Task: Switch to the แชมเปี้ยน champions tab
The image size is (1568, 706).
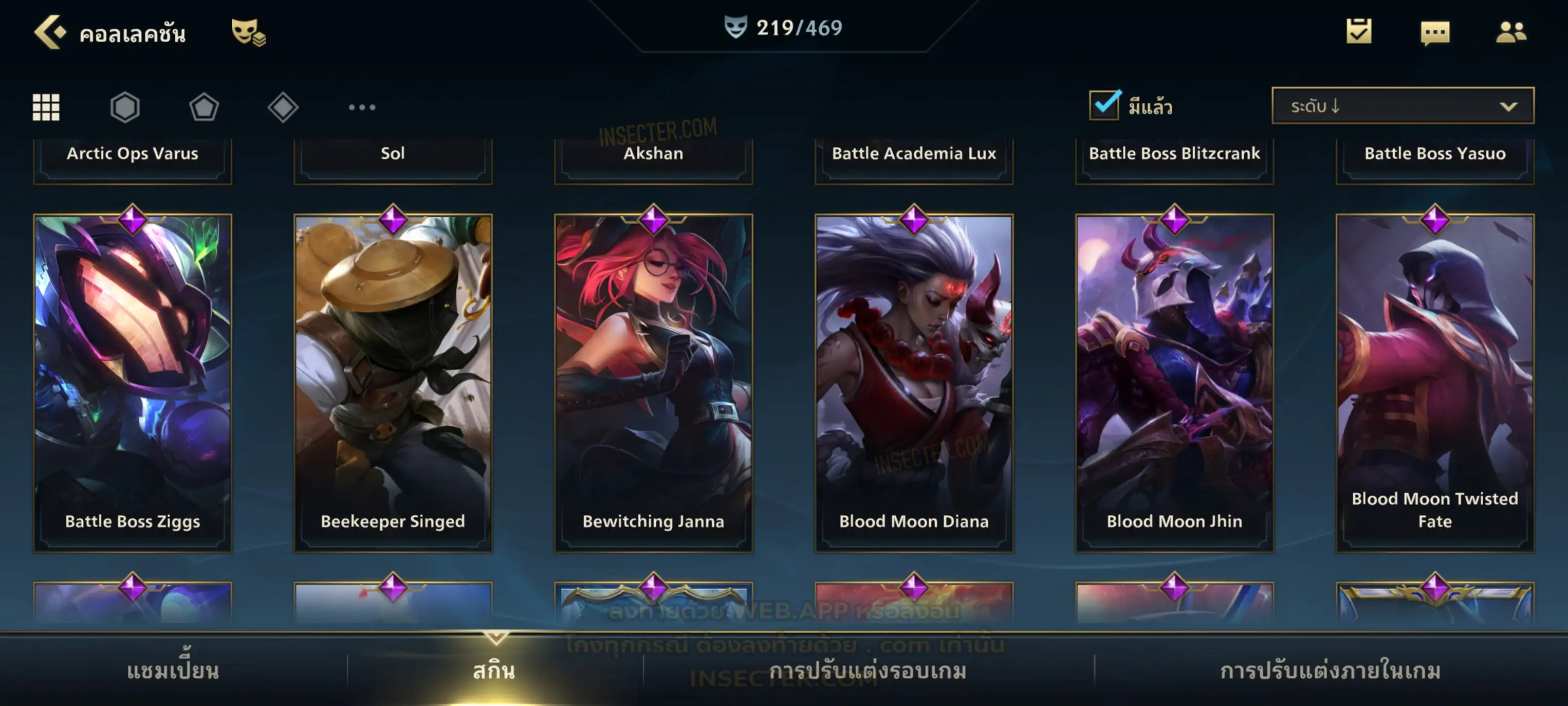Action: [173, 671]
